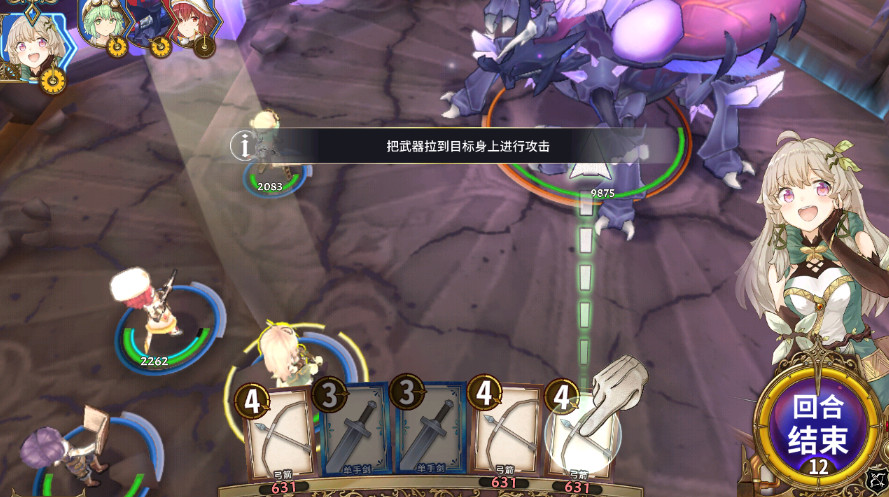Choose the green-haired character's portrait

[x=103, y=24]
